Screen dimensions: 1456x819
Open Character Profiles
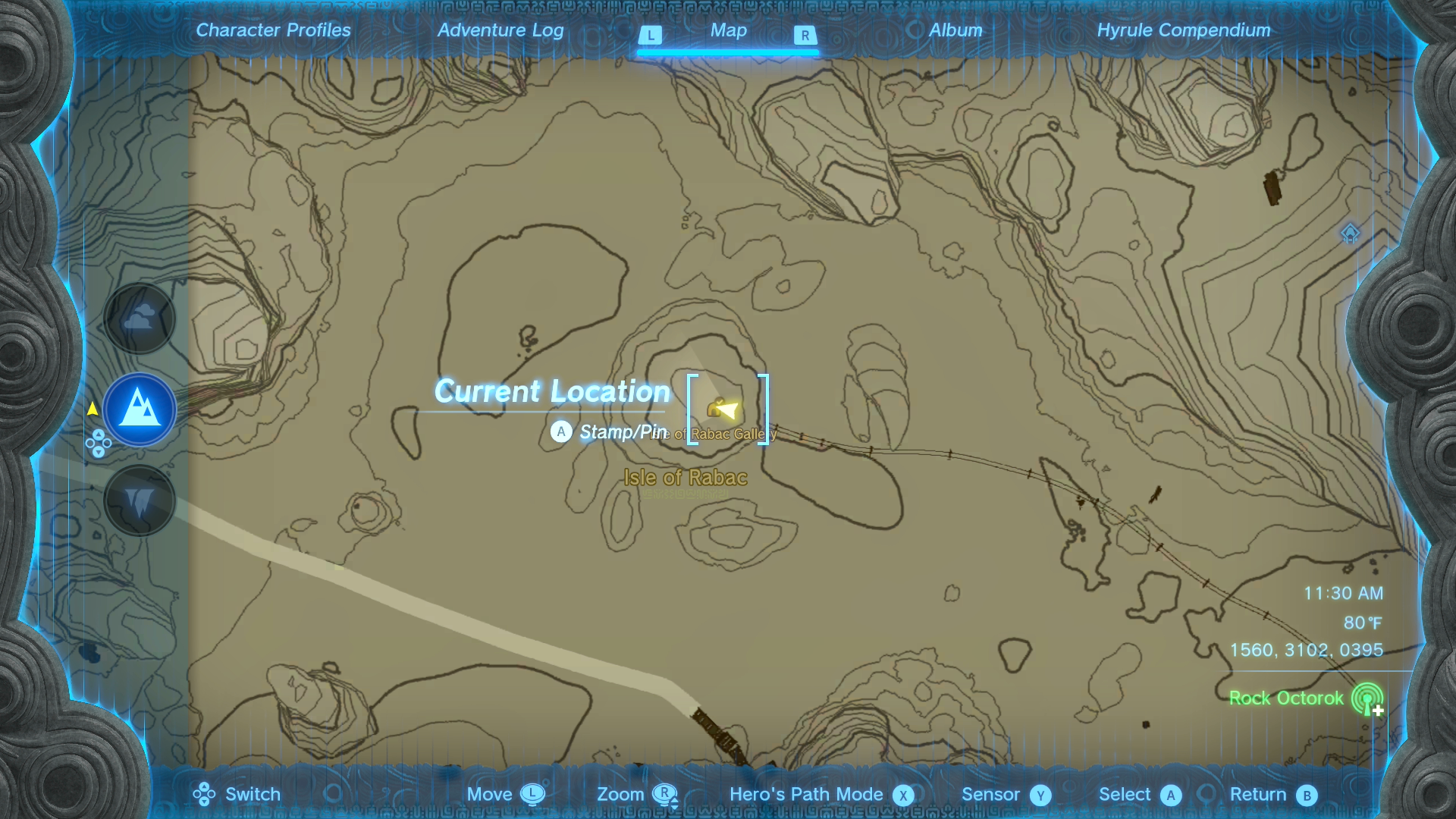point(272,30)
